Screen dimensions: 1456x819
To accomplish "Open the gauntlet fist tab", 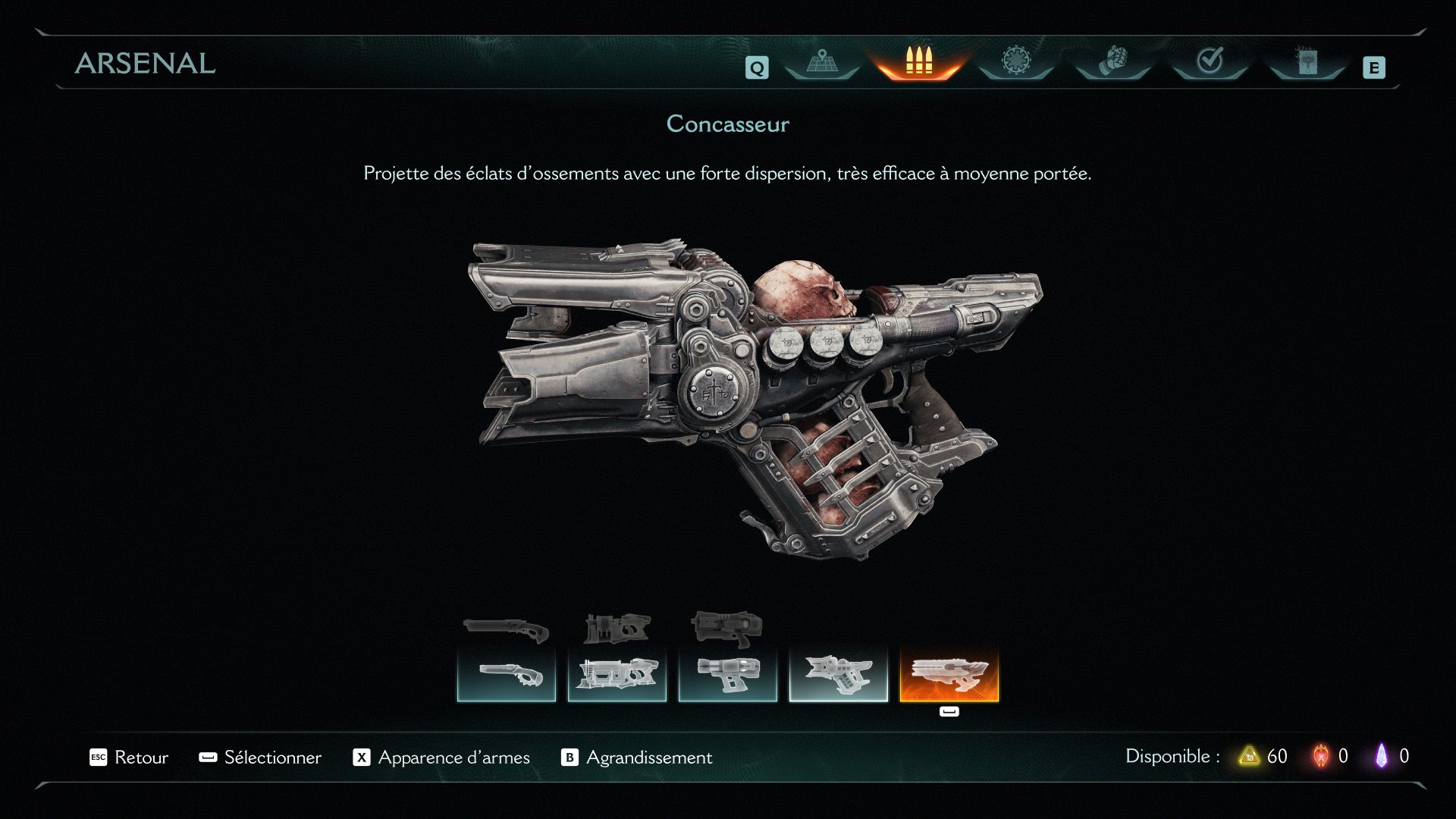I will [x=1112, y=61].
